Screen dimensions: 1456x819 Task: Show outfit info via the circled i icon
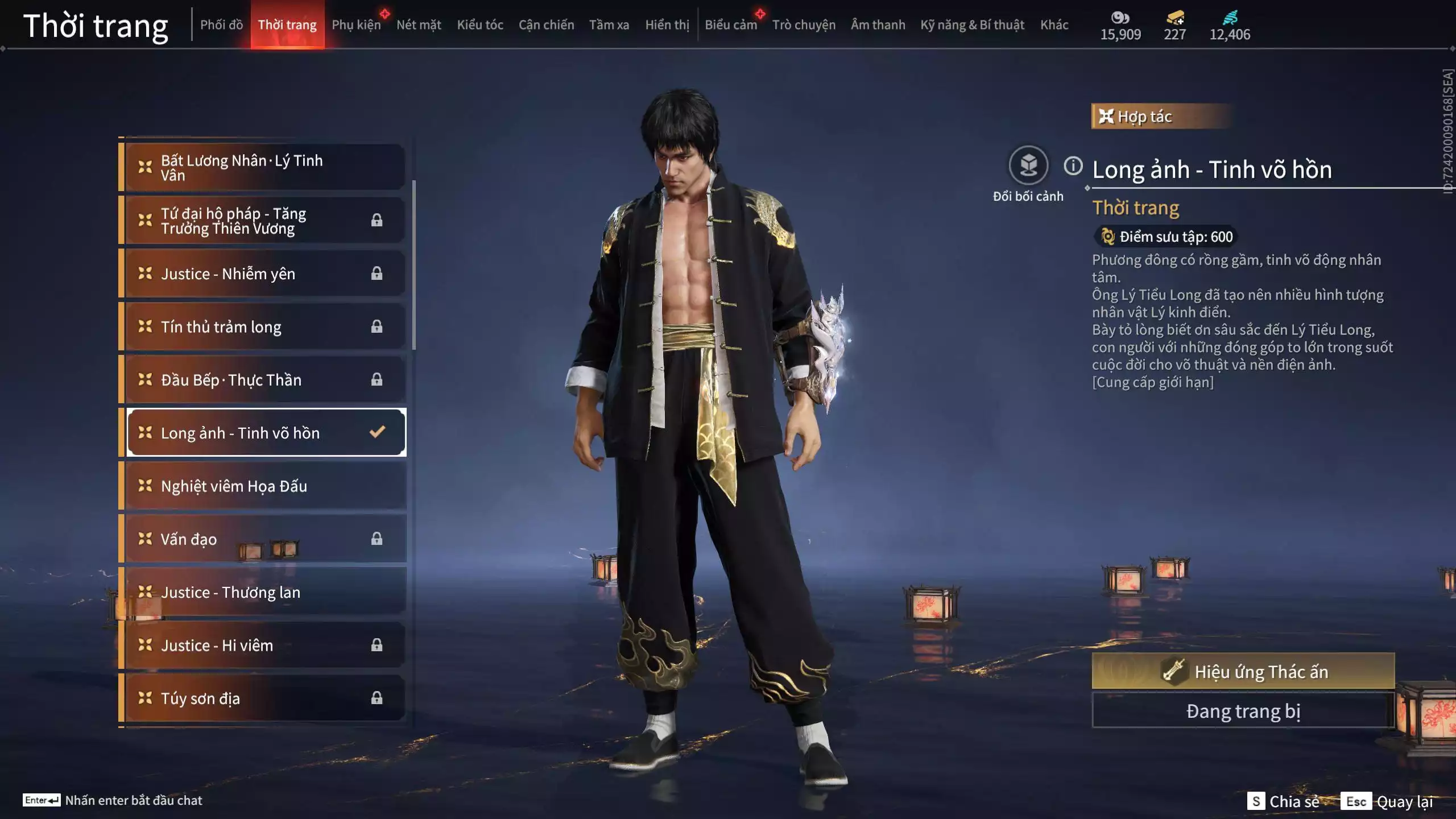coord(1073,166)
